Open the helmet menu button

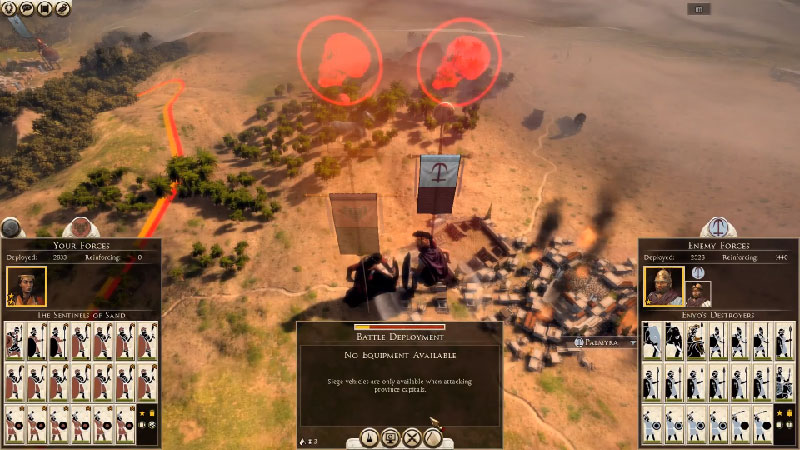tap(9, 8)
